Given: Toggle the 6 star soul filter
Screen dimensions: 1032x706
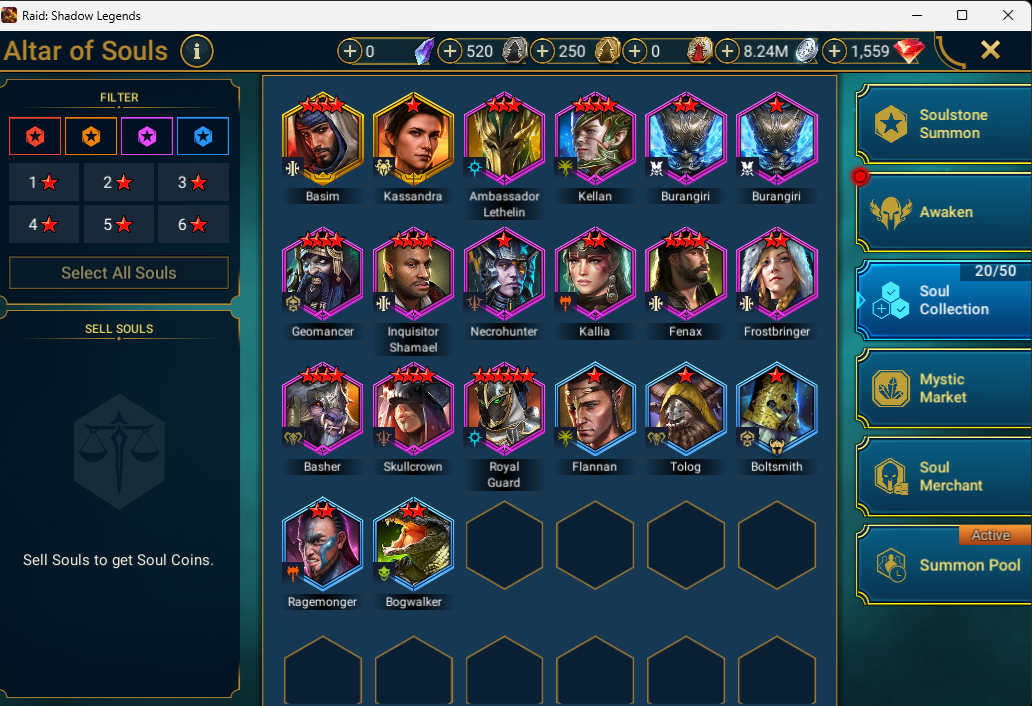Looking at the screenshot, I should [x=193, y=225].
